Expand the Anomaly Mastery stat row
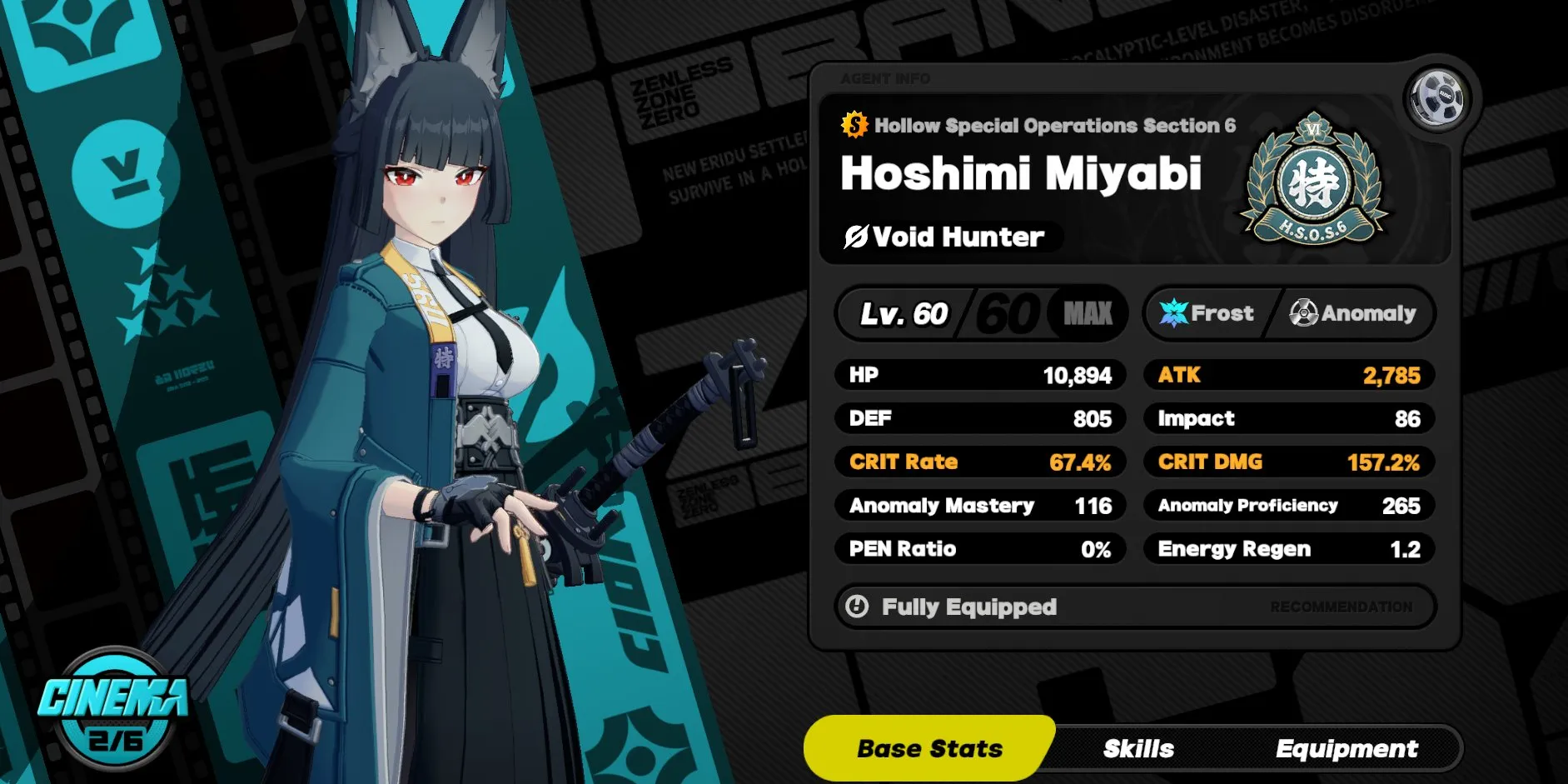The width and height of the screenshot is (1568, 784). tap(980, 505)
